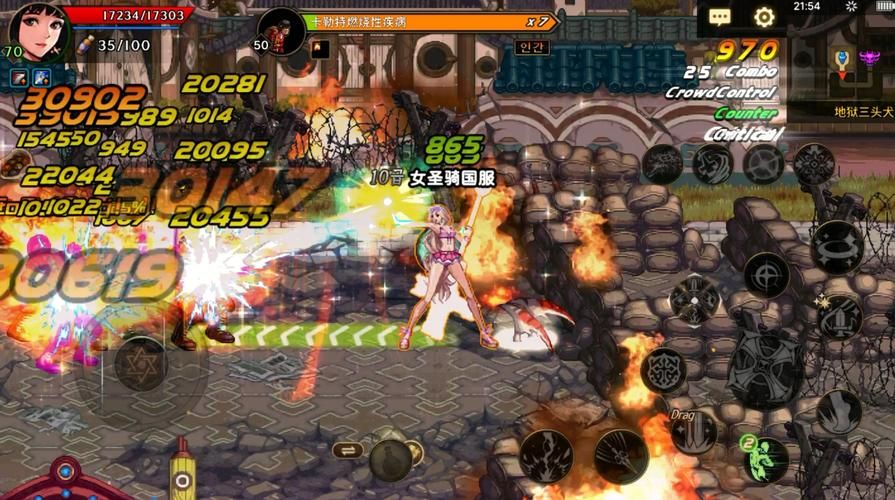Open the gear settings menu
This screenshot has width=895, height=500.
[x=764, y=17]
